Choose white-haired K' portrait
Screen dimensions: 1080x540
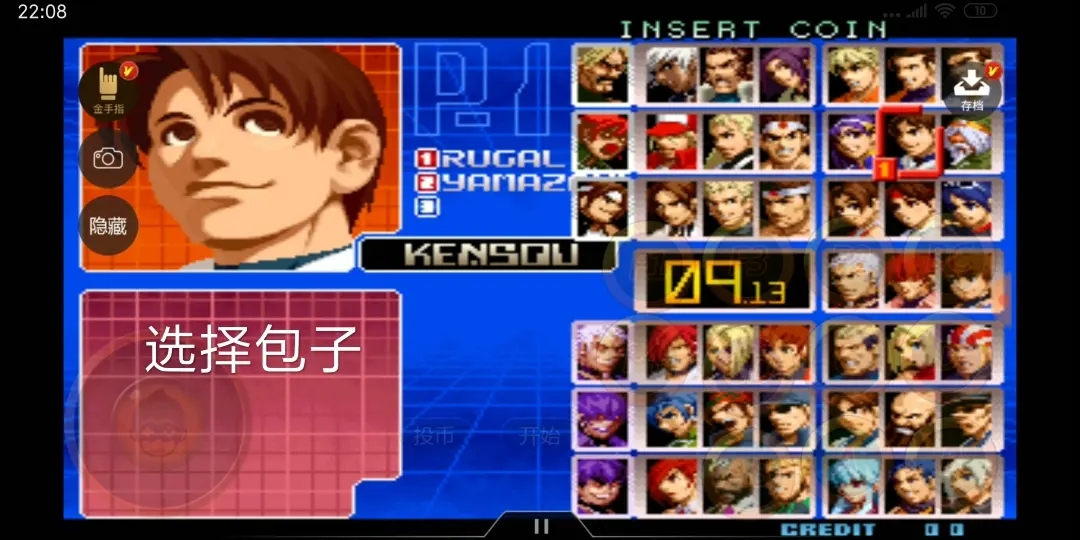click(x=671, y=75)
